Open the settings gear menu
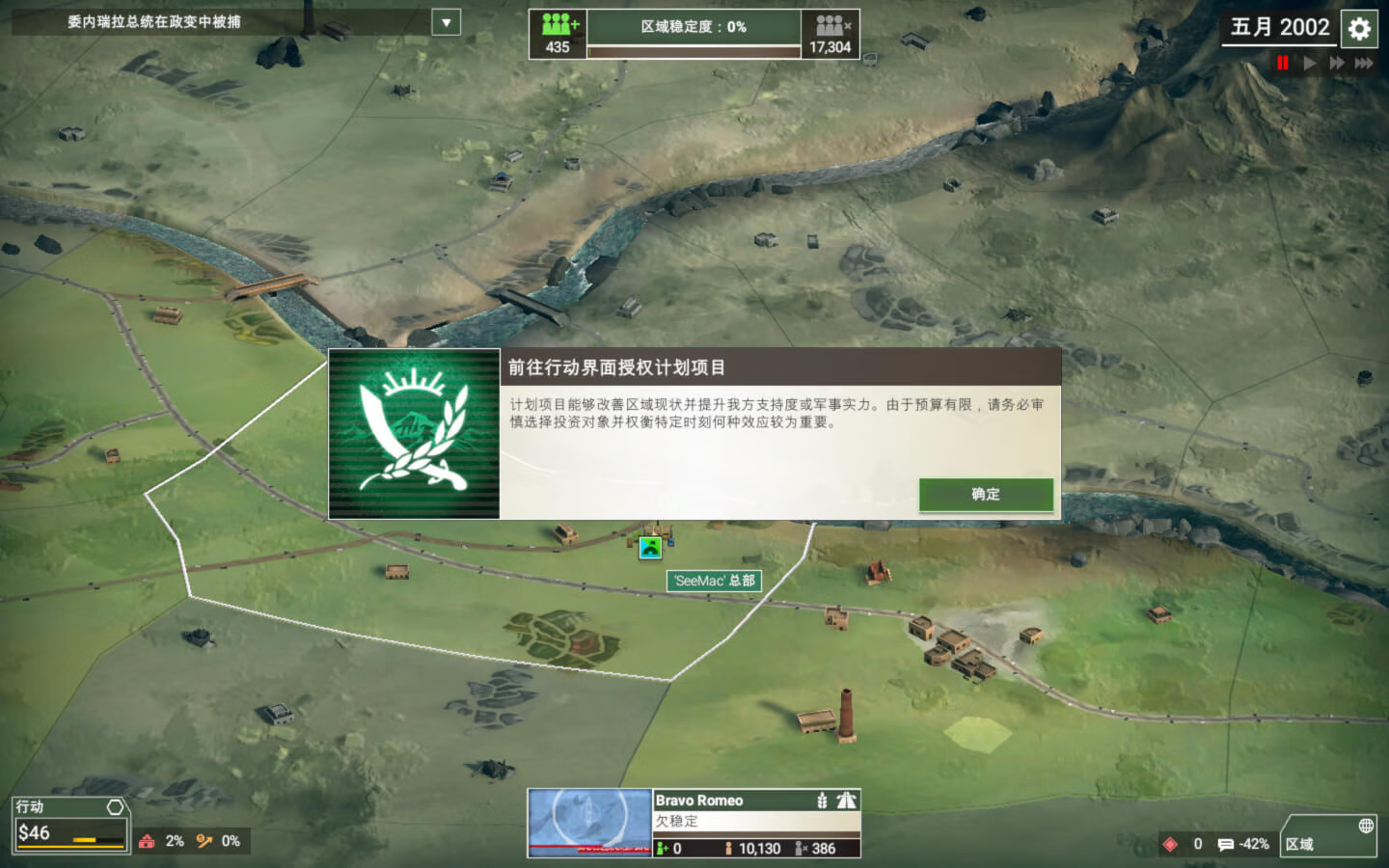 [1359, 29]
